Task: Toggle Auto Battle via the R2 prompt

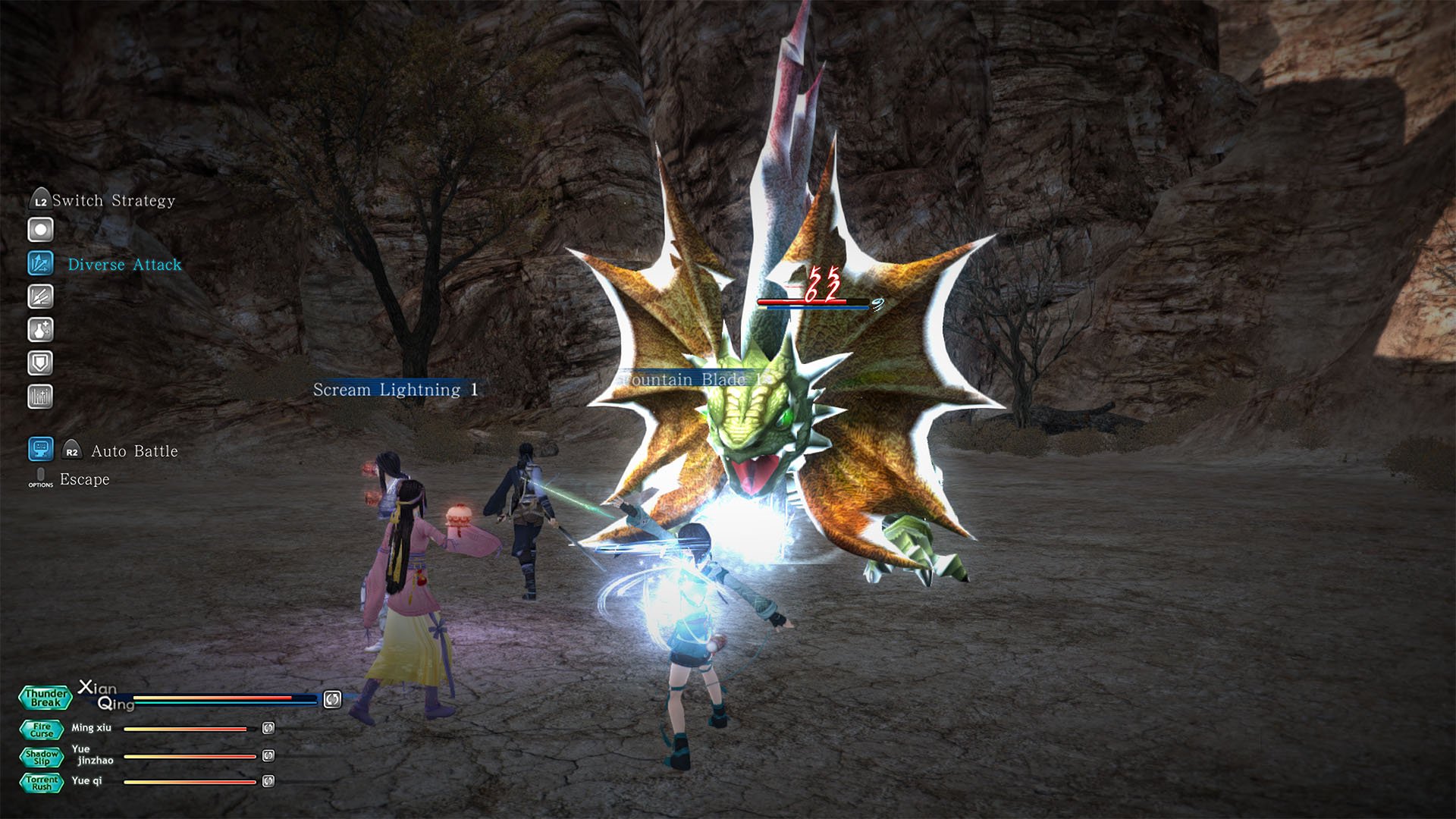Action: (x=71, y=450)
